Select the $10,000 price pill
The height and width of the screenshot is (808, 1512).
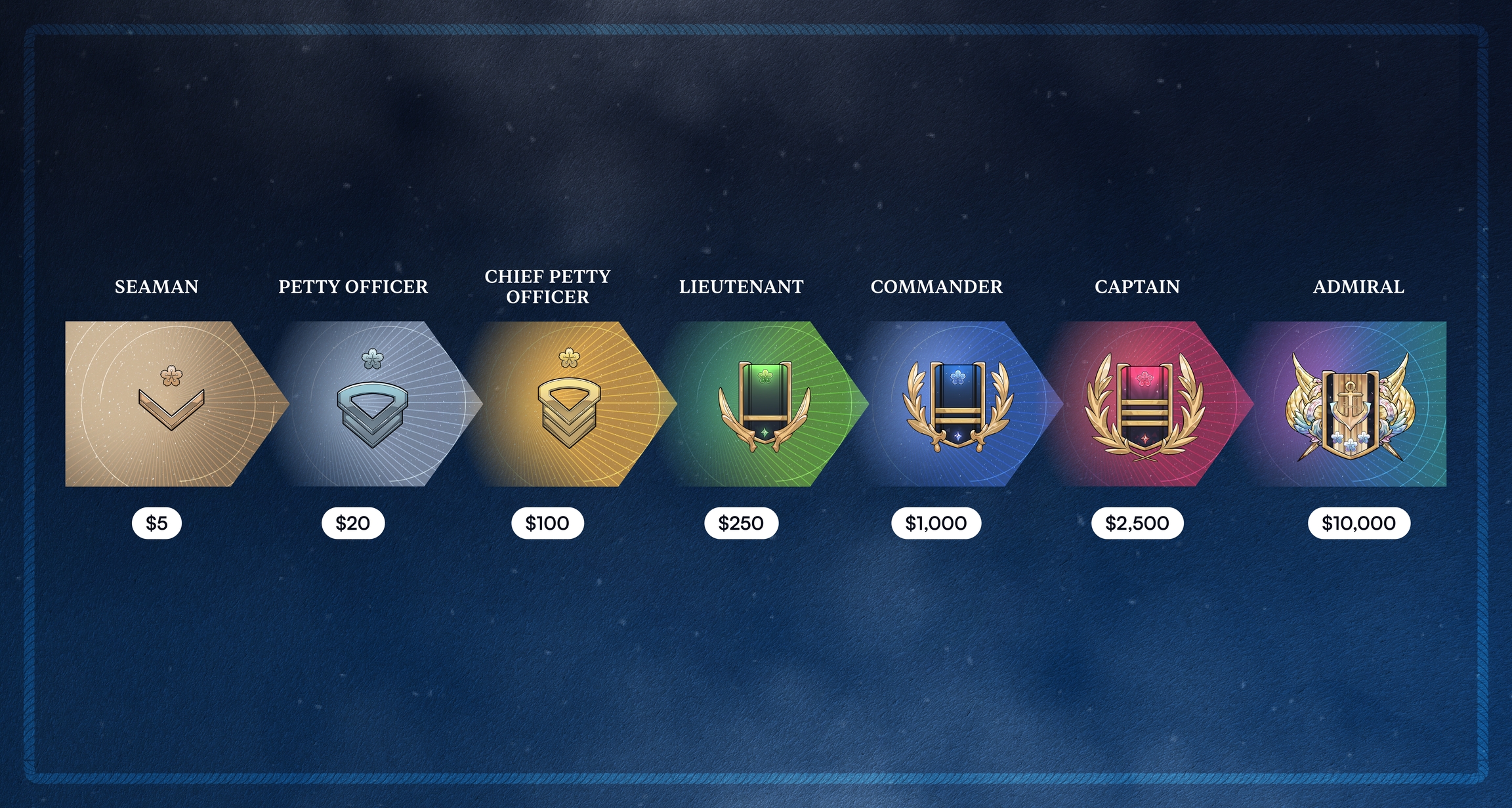(x=1358, y=523)
